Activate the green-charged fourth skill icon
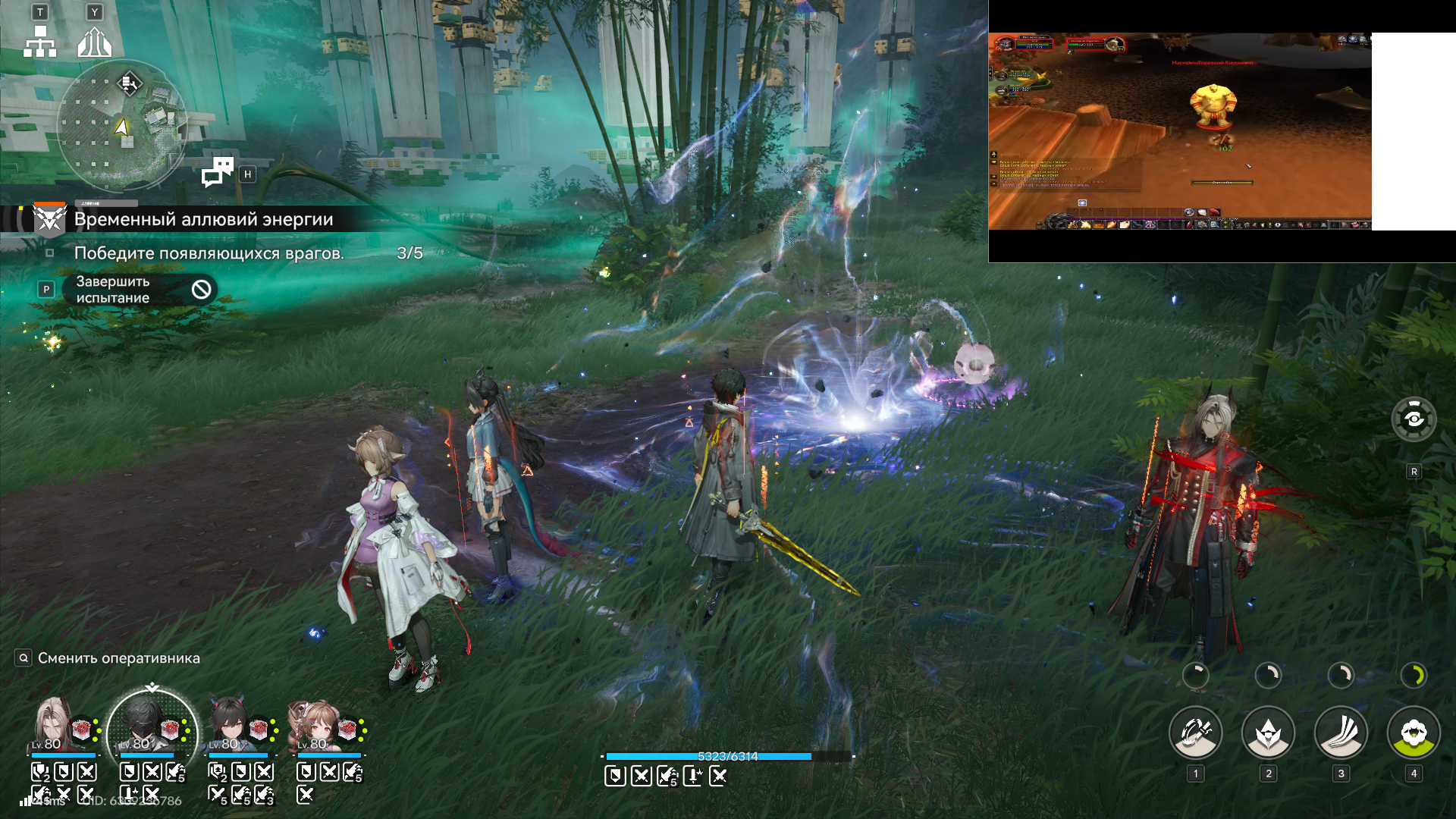Screen dimensions: 1456x819 point(1413,733)
